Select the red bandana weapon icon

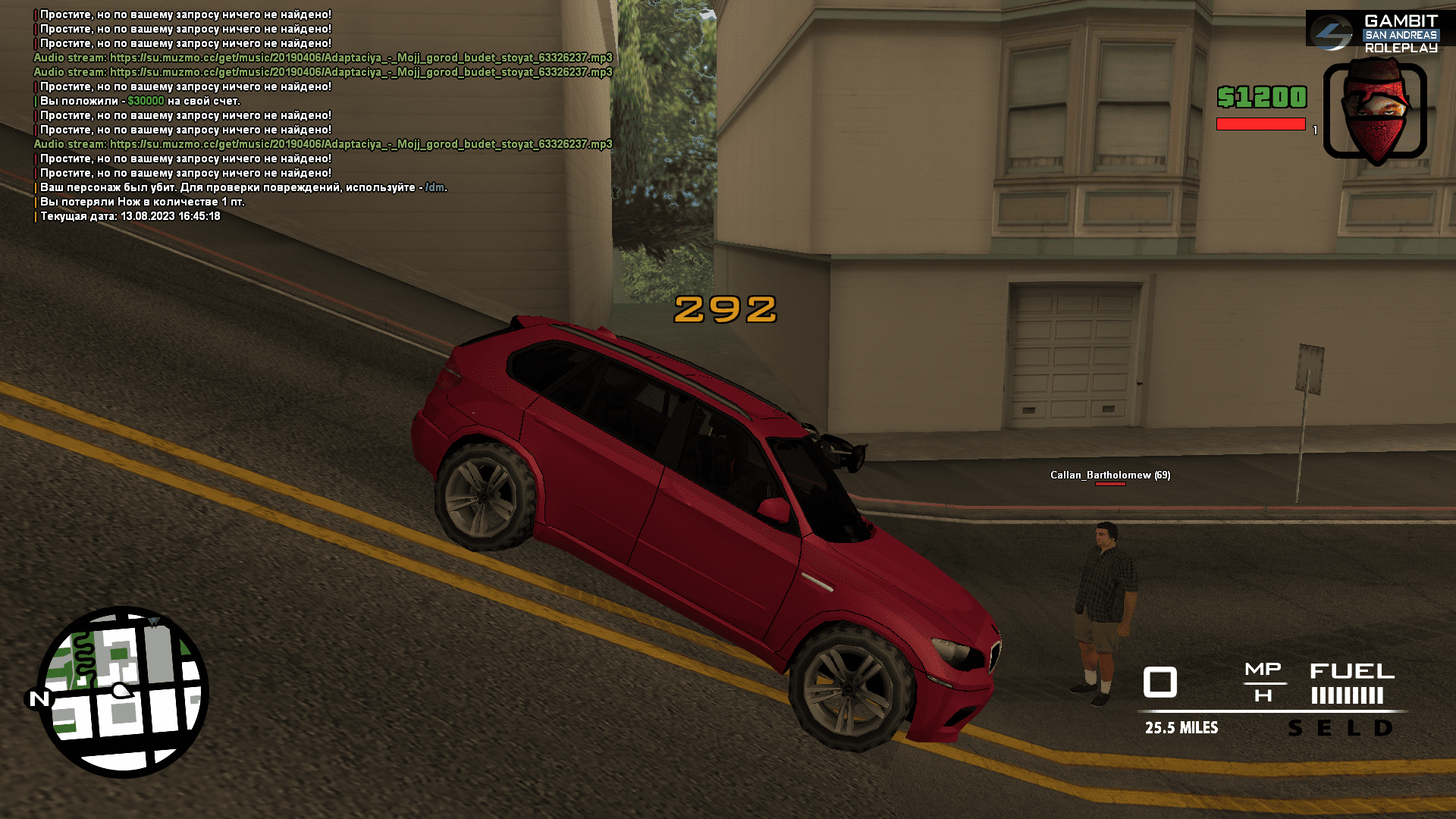point(1375,111)
